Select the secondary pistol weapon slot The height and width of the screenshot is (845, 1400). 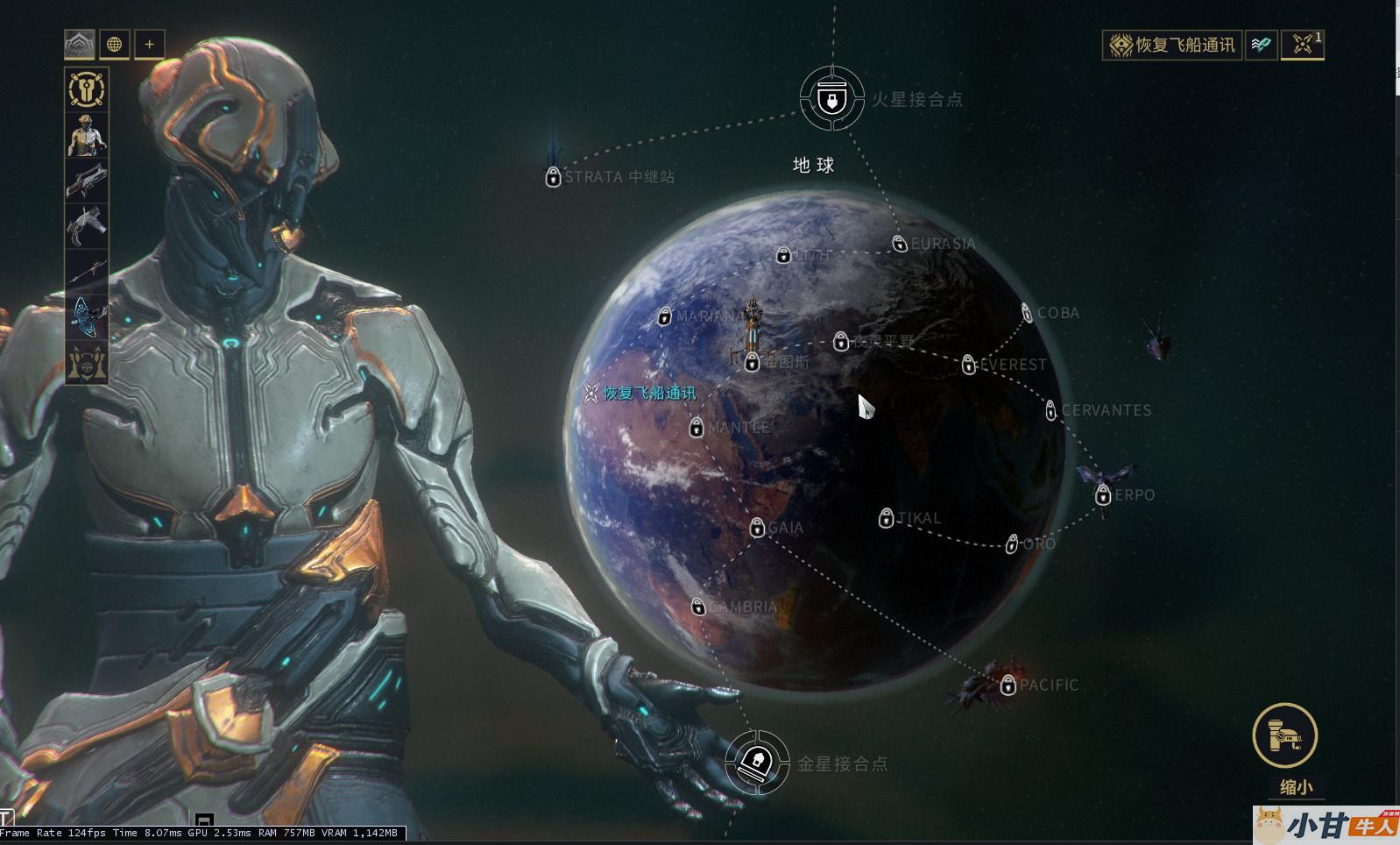point(87,226)
